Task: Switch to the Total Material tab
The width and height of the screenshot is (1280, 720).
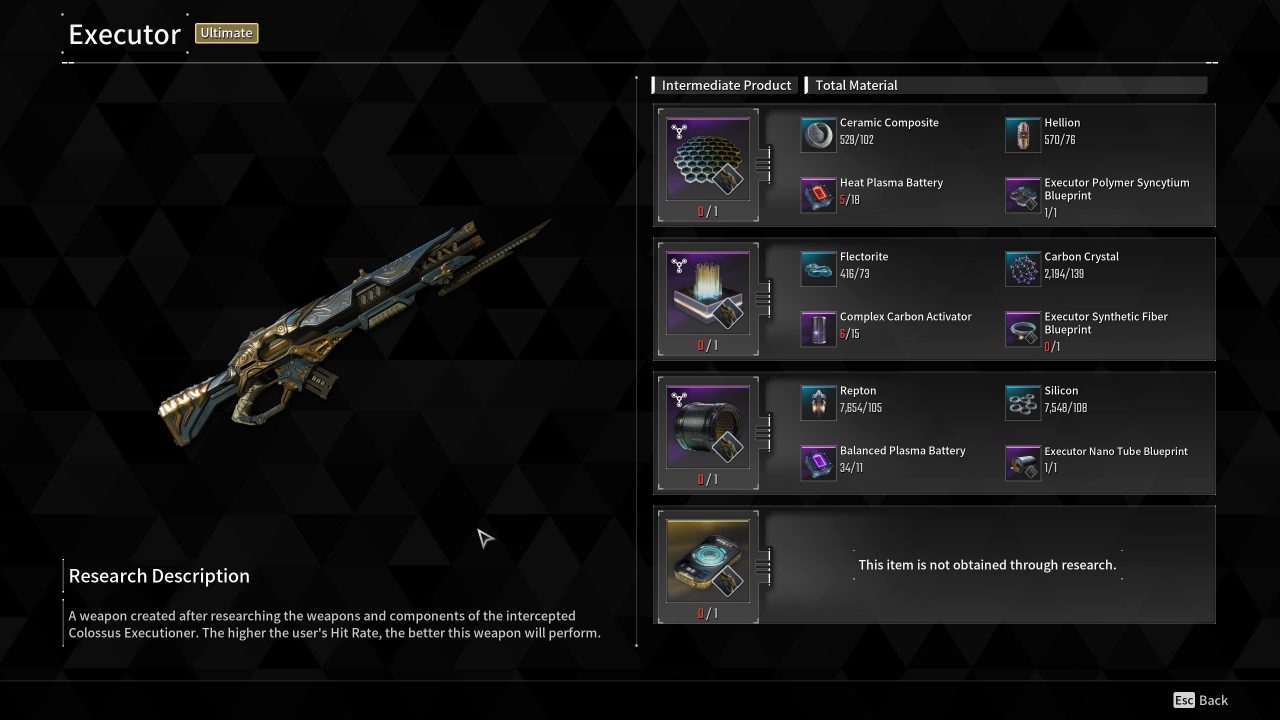Action: pos(856,85)
